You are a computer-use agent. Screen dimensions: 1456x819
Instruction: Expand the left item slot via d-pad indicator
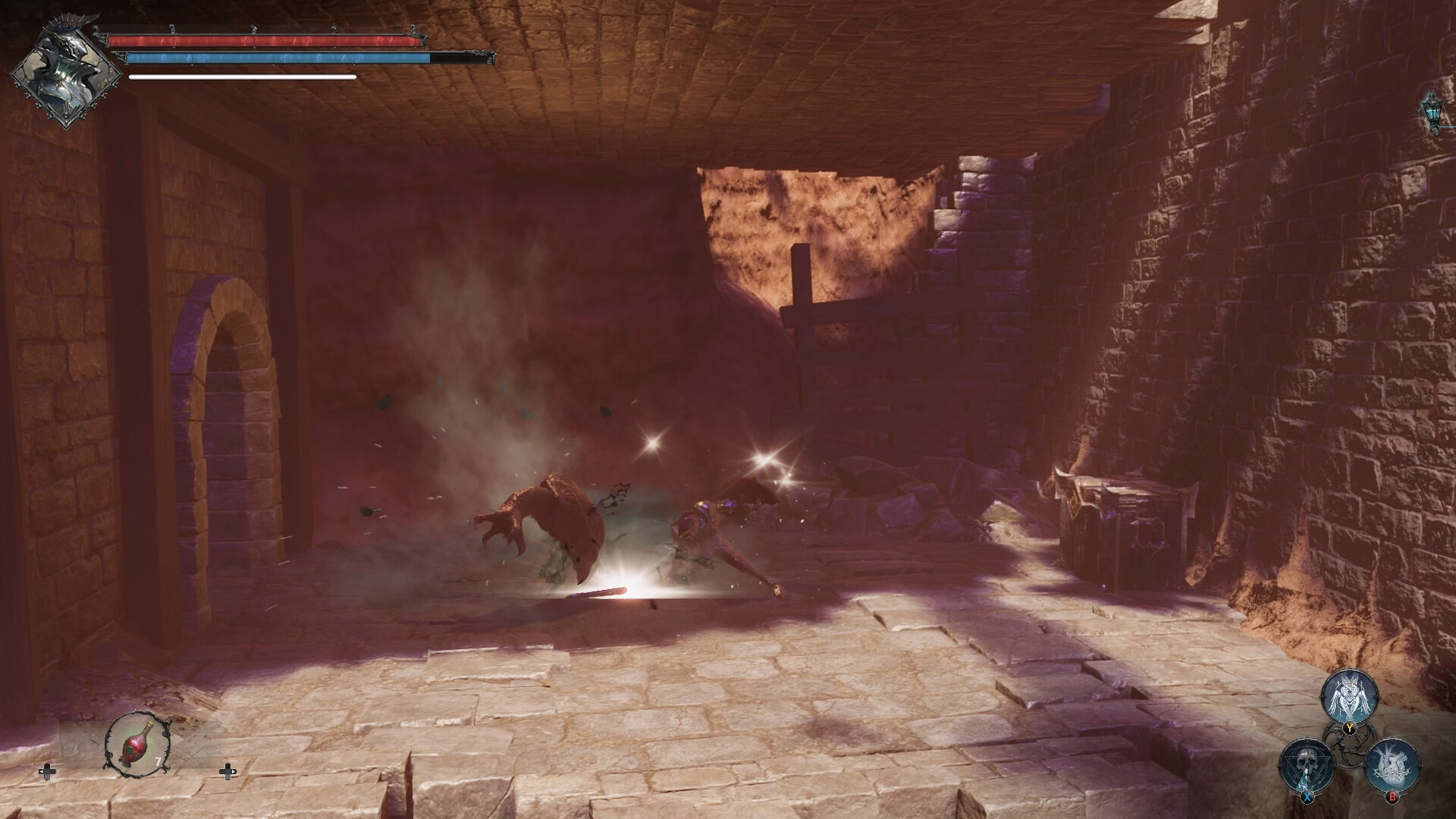coord(48,772)
